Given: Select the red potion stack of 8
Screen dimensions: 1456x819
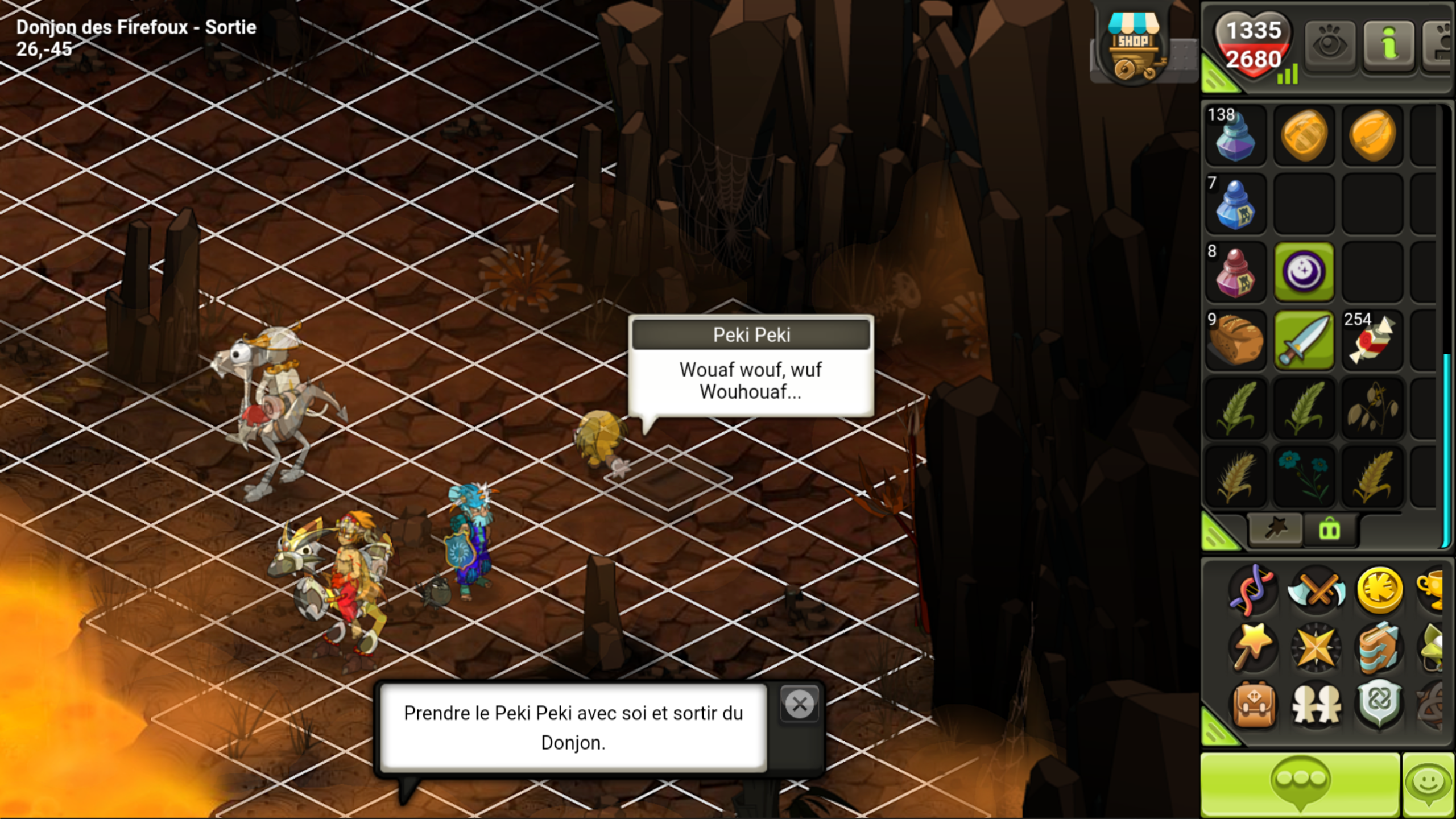Looking at the screenshot, I should 1235,272.
